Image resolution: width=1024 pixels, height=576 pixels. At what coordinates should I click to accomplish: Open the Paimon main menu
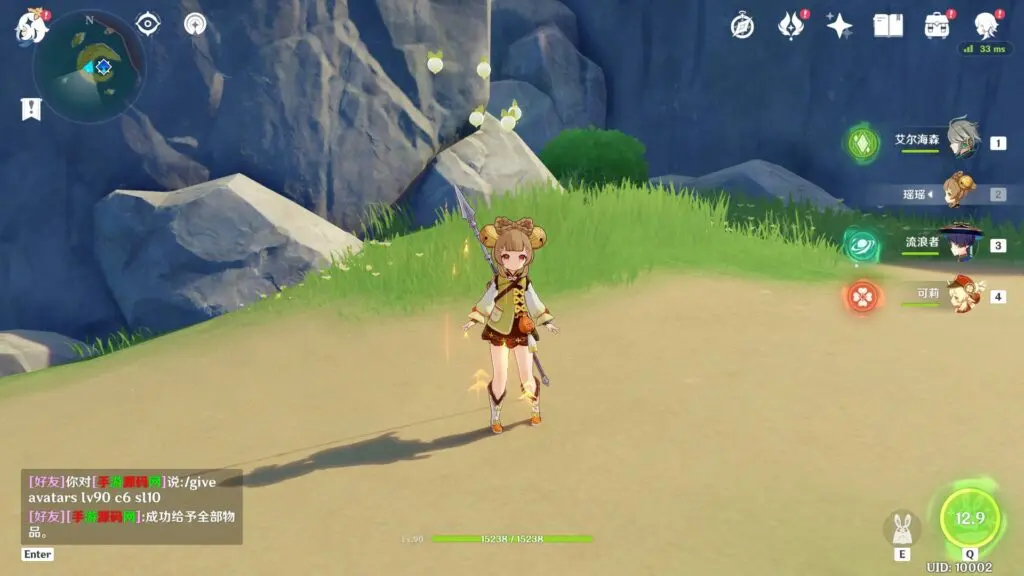point(32,26)
